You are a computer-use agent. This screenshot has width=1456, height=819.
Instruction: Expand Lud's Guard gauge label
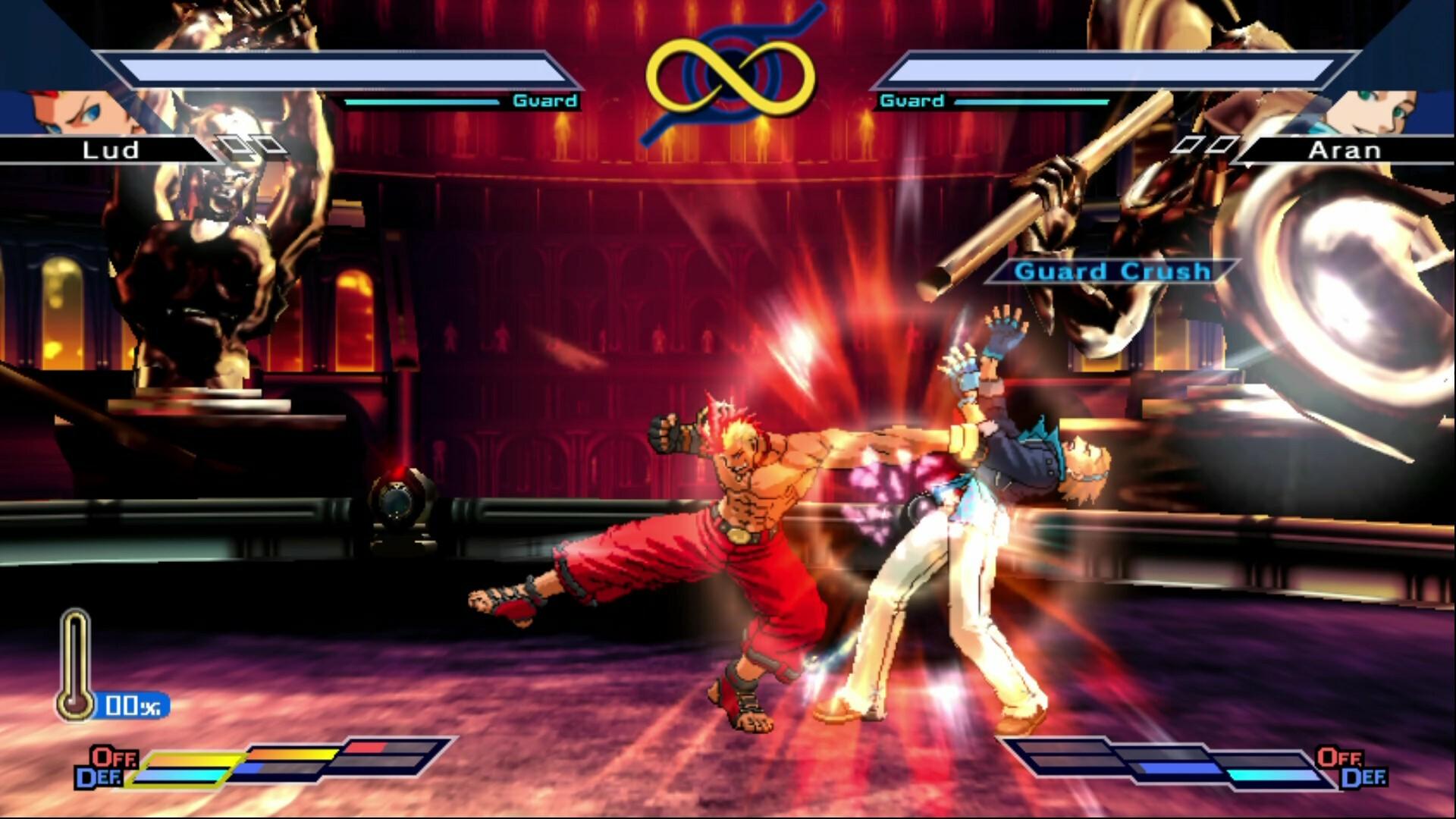[x=546, y=99]
